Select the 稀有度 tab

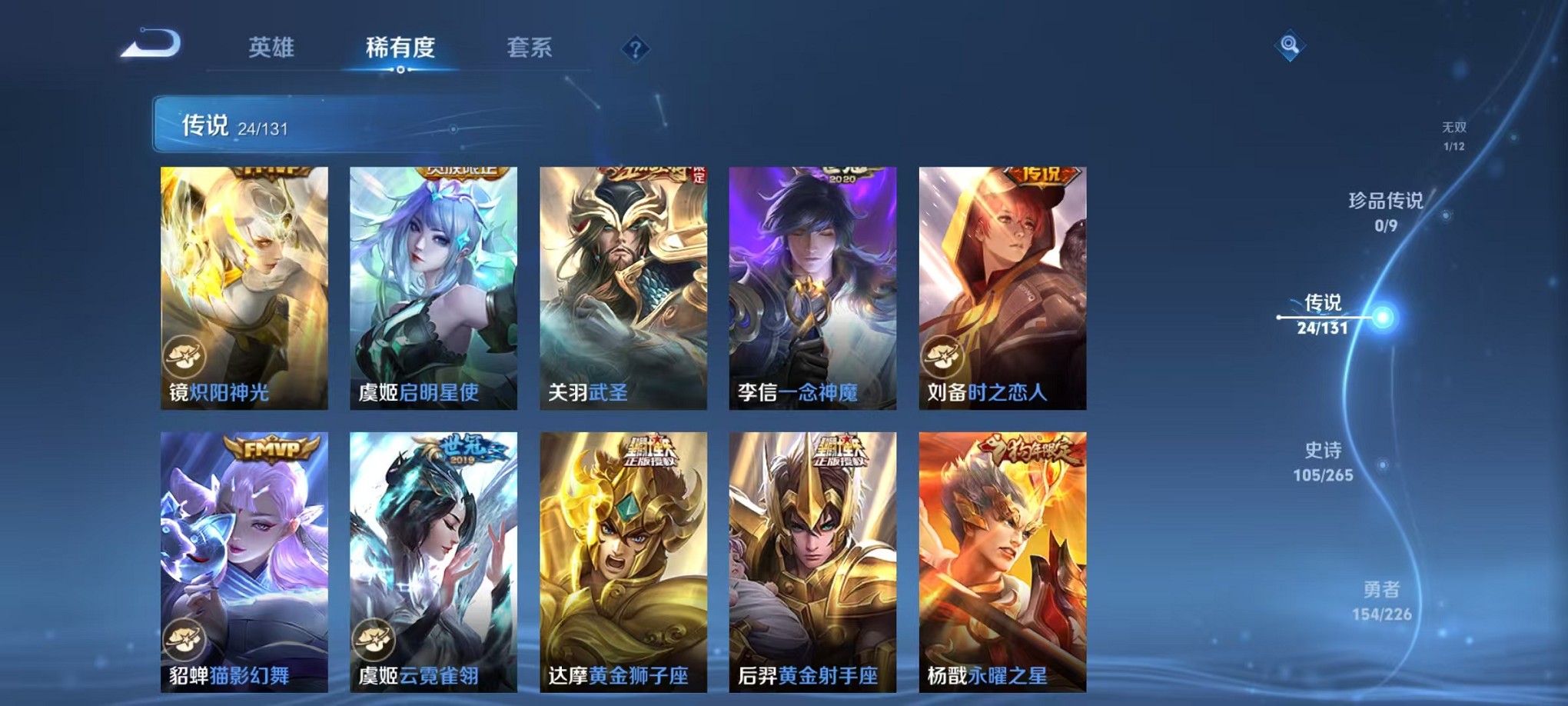pos(399,48)
